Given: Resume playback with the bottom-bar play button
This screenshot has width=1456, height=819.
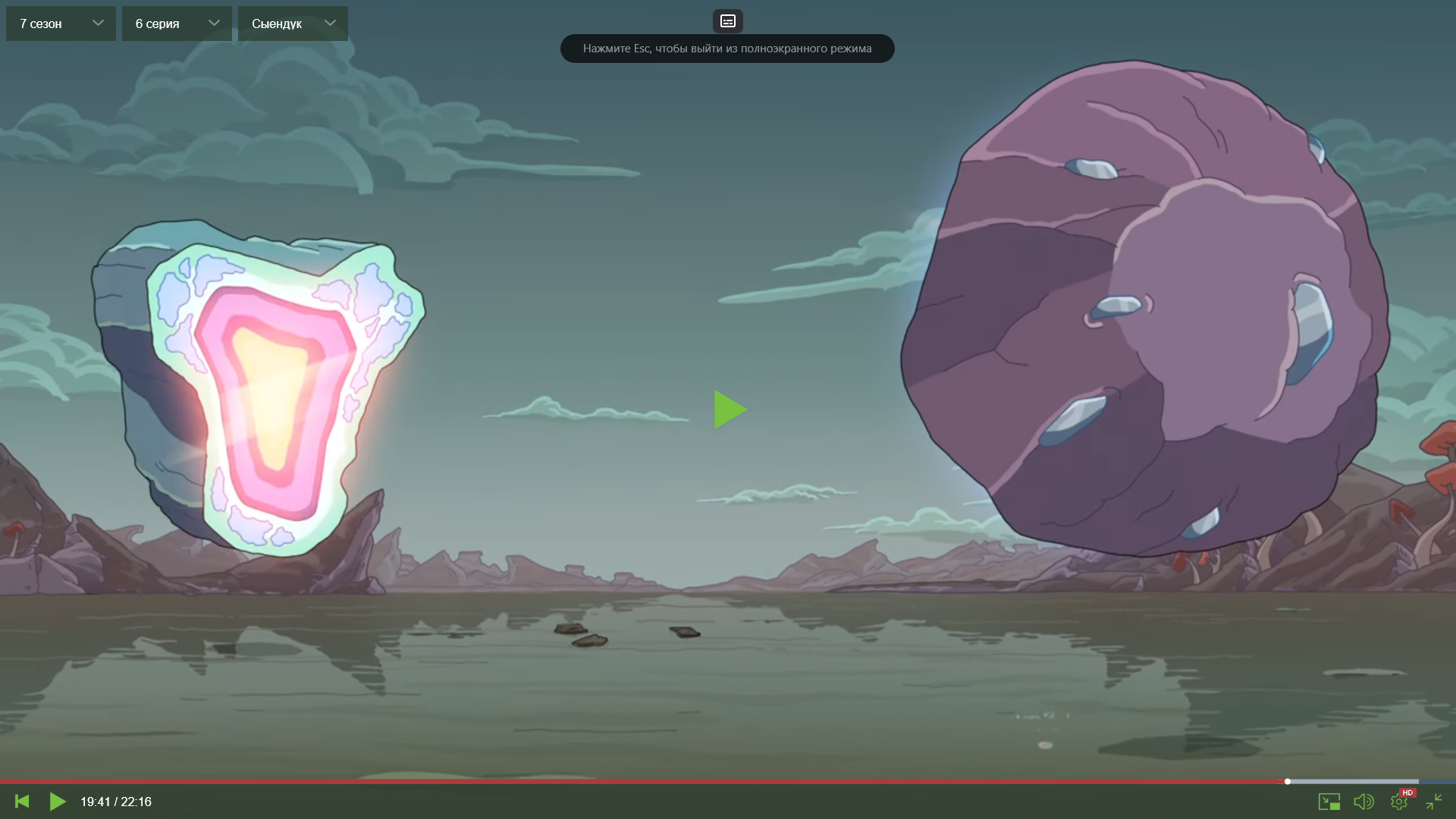Looking at the screenshot, I should [x=58, y=802].
